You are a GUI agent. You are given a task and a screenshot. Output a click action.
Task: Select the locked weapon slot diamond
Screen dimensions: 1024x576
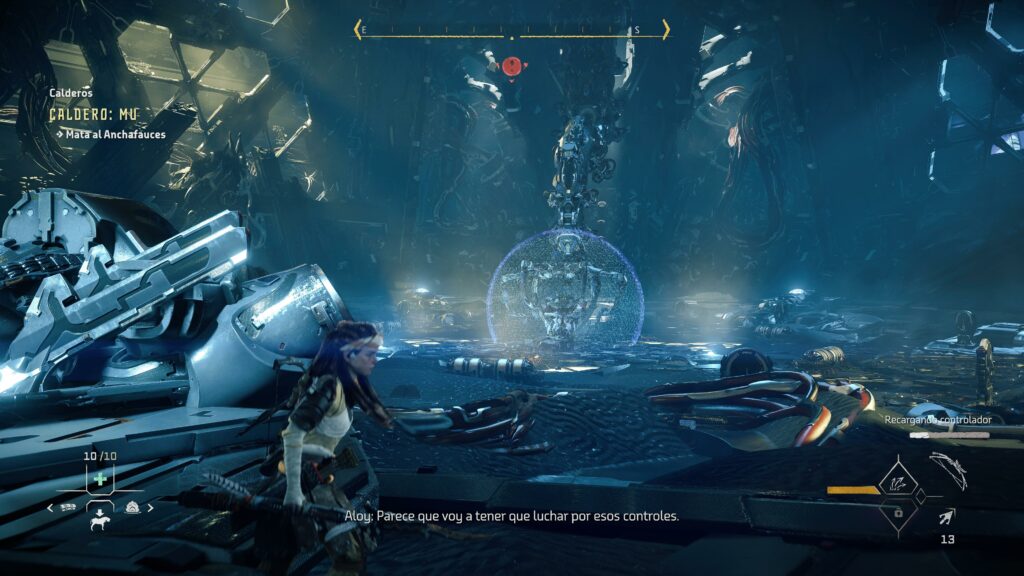(x=897, y=512)
